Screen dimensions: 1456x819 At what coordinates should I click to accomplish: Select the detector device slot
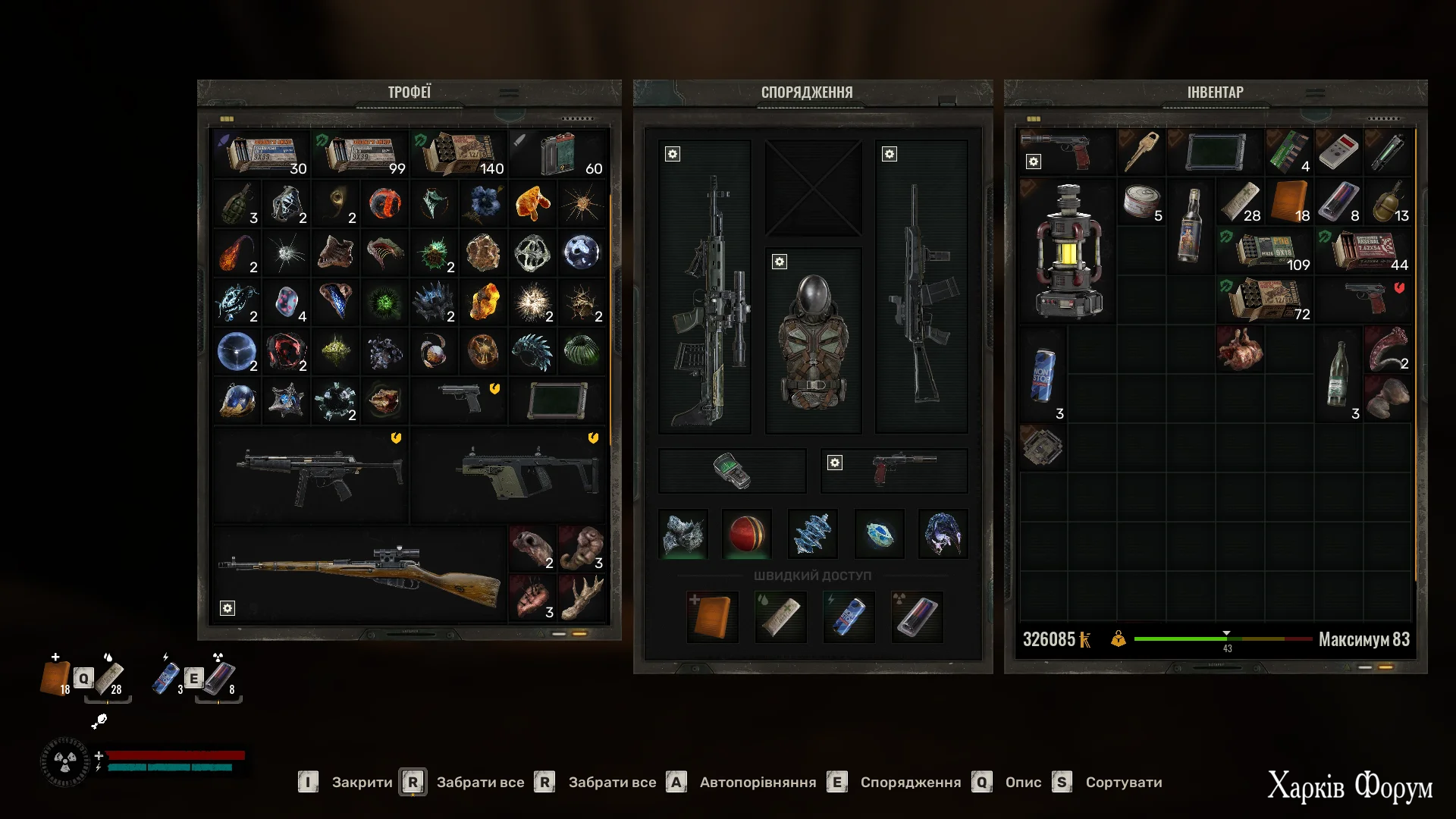(x=732, y=470)
